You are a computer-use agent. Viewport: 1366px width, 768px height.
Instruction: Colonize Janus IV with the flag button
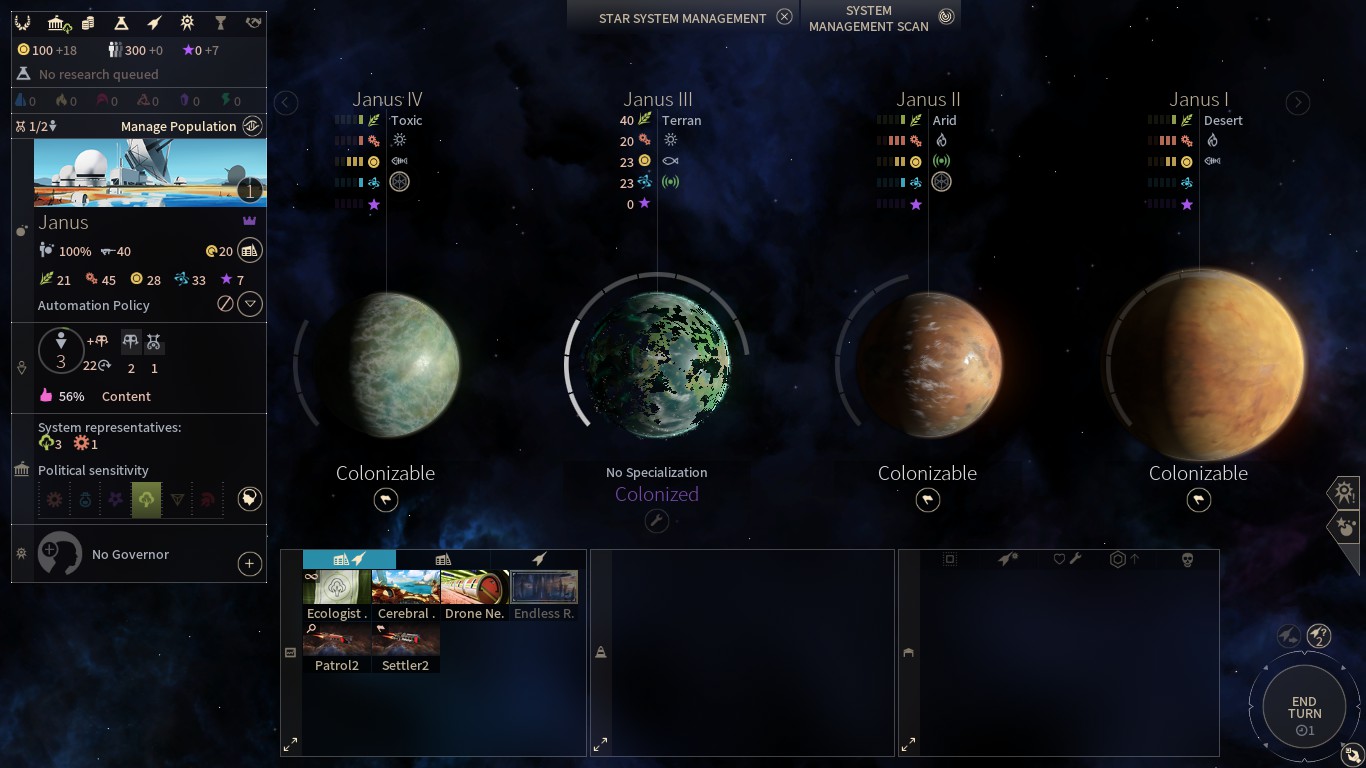pyautogui.click(x=386, y=500)
